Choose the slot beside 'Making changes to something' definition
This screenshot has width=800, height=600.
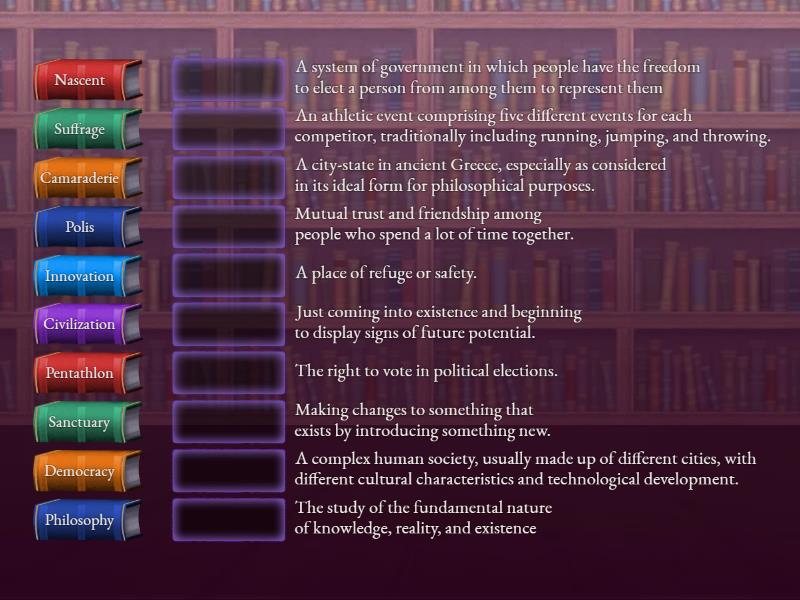229,422
